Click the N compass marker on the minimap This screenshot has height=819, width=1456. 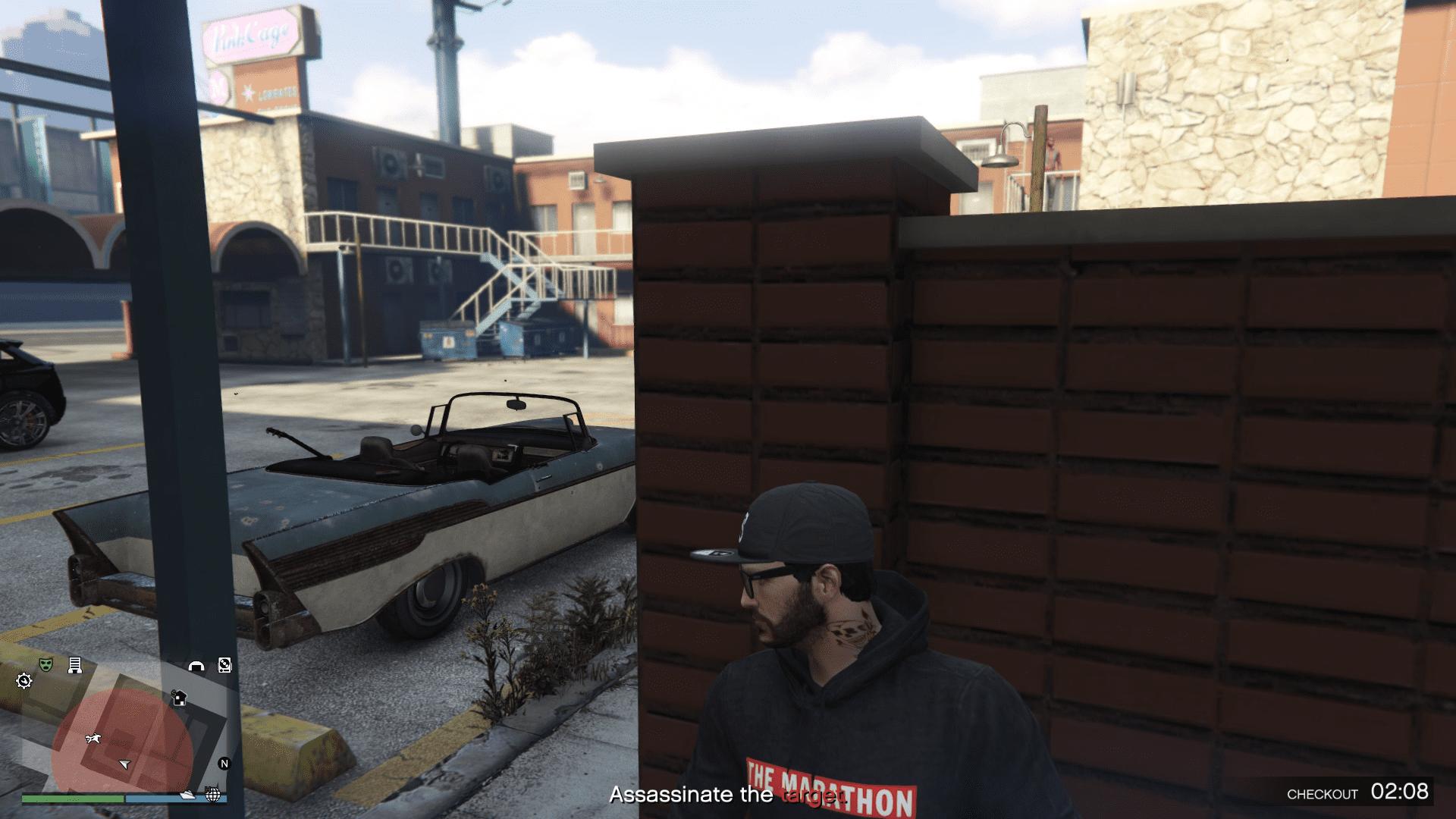(224, 764)
